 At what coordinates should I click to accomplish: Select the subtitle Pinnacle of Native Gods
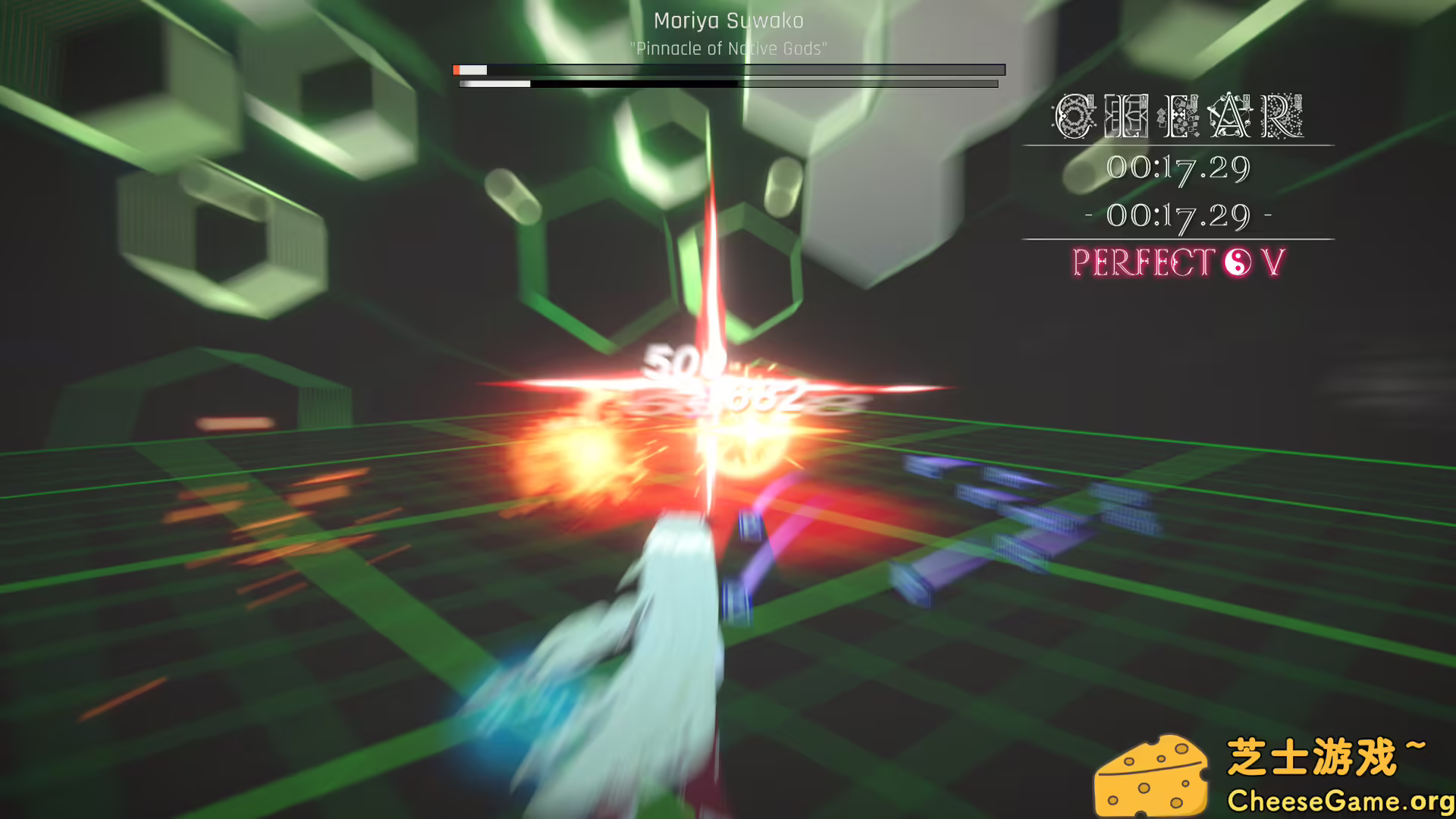click(728, 48)
